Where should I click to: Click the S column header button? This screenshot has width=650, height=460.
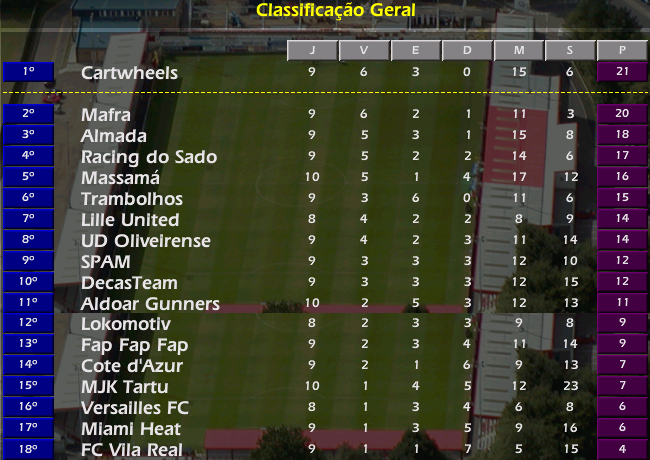570,50
